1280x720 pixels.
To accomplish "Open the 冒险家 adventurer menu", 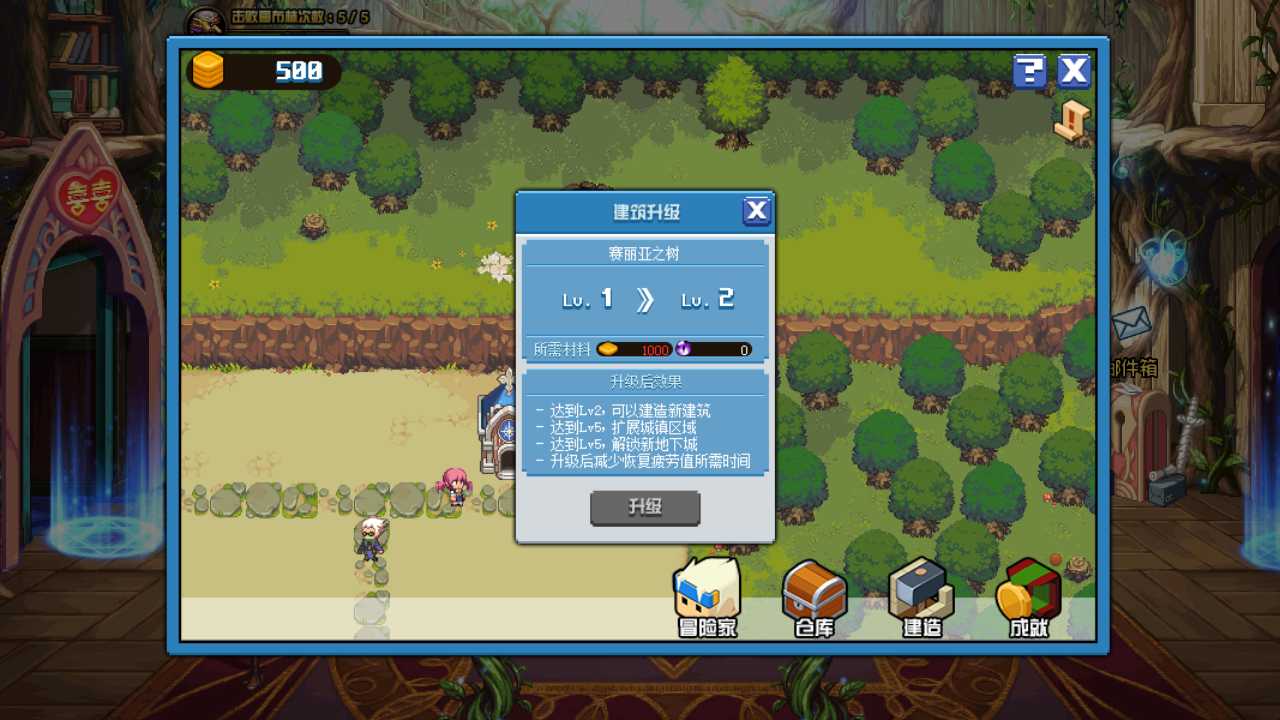I will click(707, 597).
